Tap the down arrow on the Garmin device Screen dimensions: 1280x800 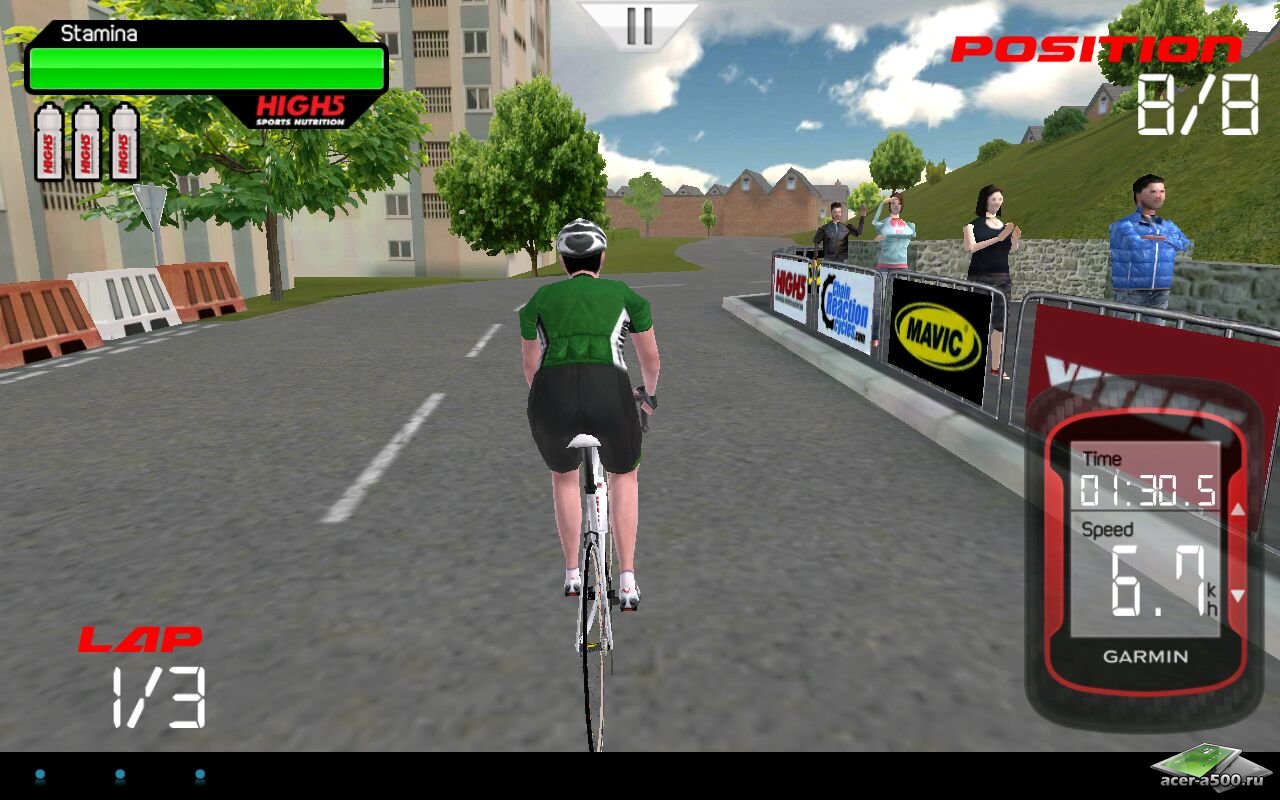(x=1238, y=595)
